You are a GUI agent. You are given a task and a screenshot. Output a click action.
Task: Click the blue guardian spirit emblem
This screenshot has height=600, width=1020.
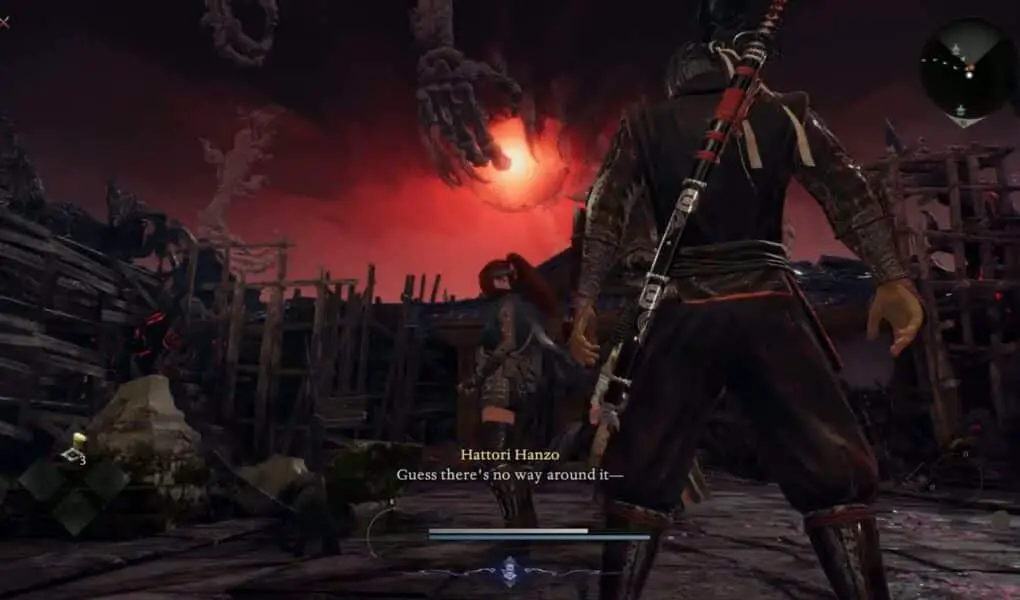coord(510,568)
